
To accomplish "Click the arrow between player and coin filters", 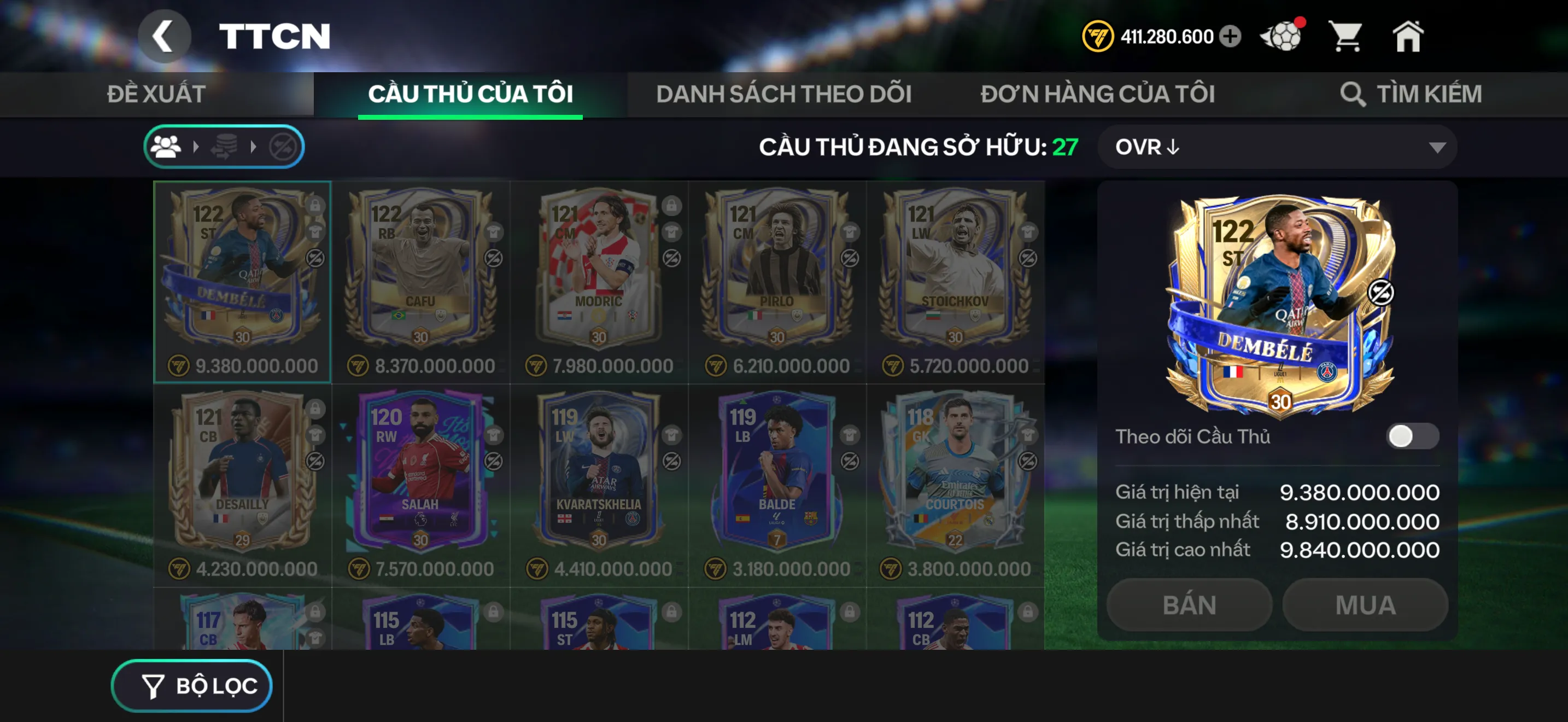I will pos(197,146).
